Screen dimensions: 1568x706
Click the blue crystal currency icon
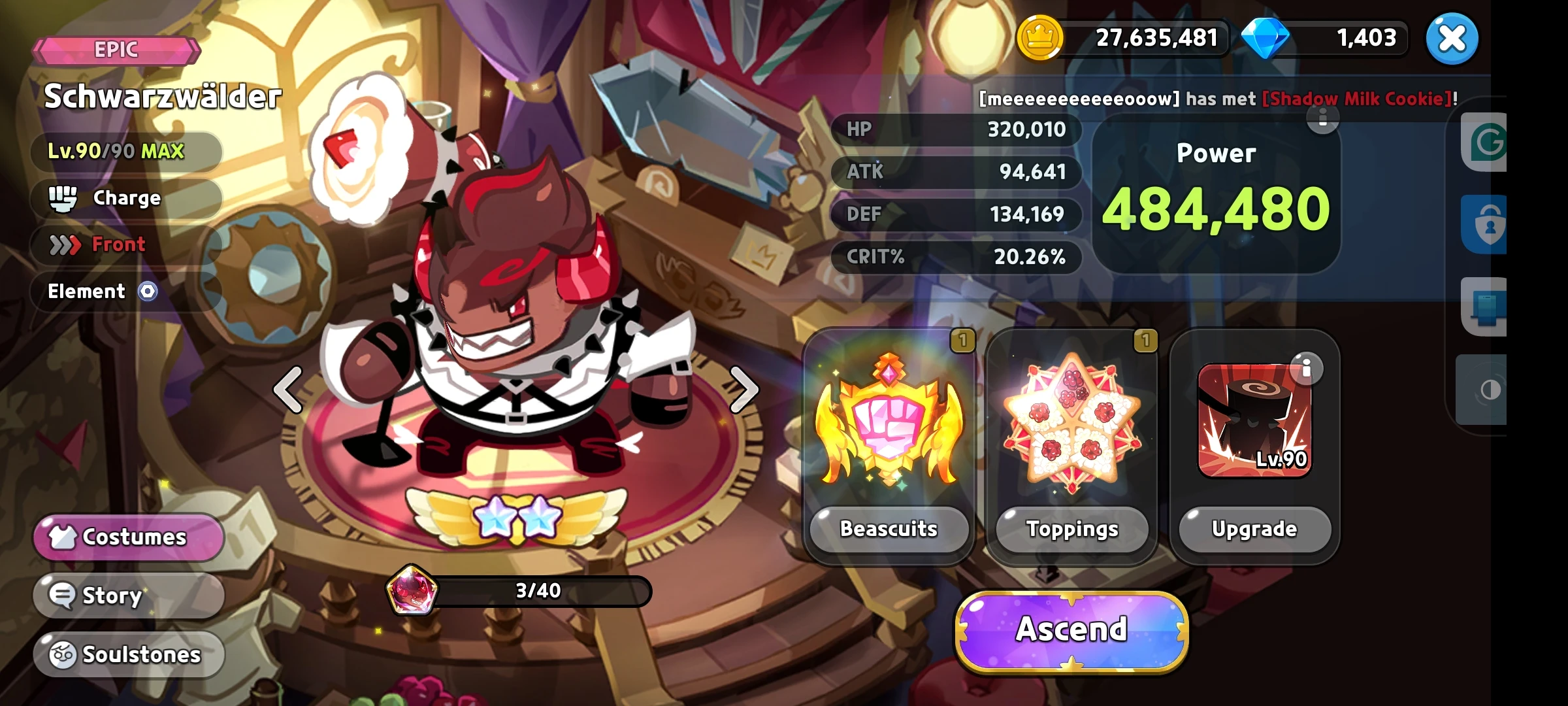1267,38
